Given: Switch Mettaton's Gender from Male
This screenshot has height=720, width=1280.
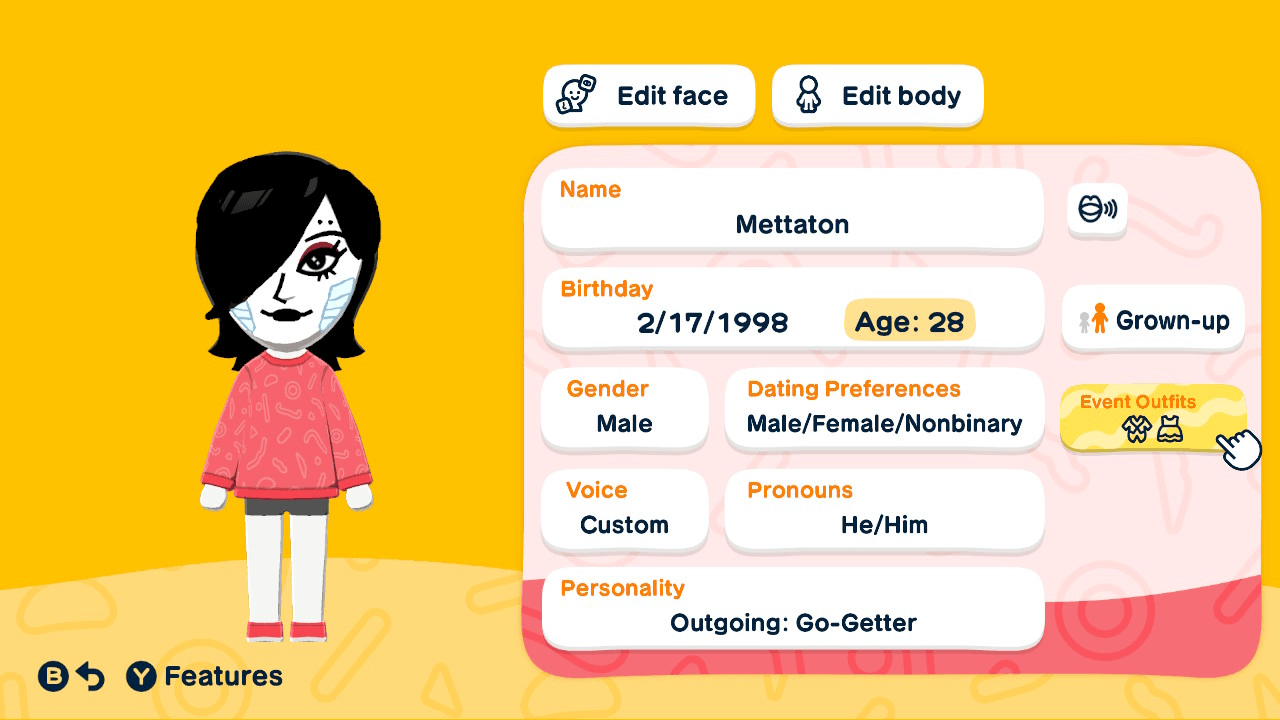Looking at the screenshot, I should [x=624, y=410].
